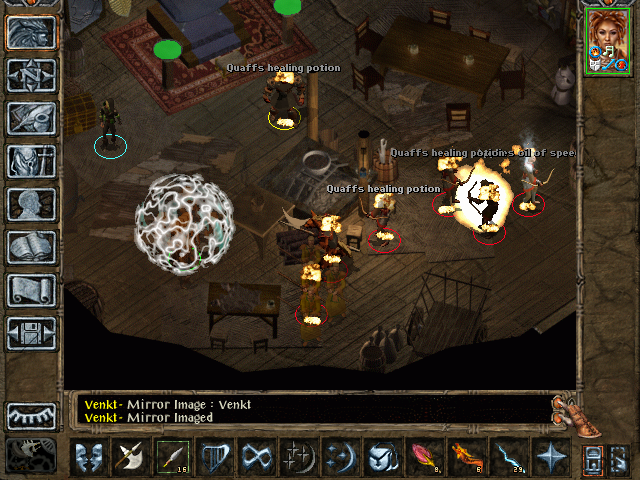Use the red feather quick item
The width and height of the screenshot is (640, 480).
(x=424, y=457)
